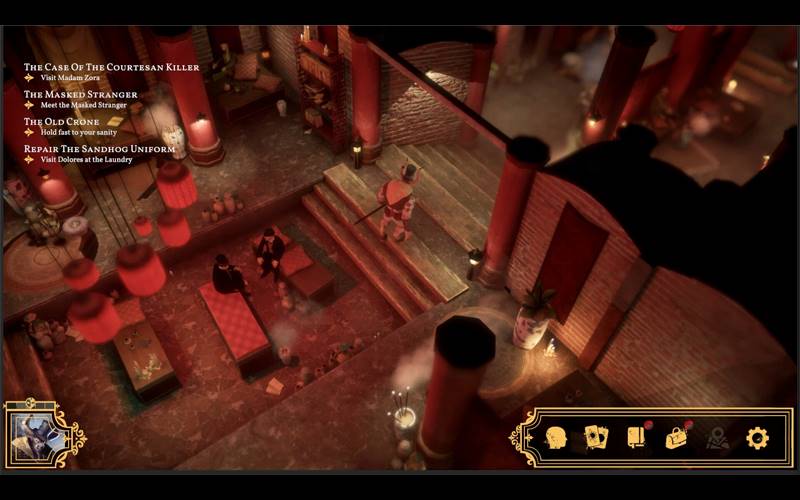Select Repair The Sandhog Uniform quest
The width and height of the screenshot is (800, 500).
tap(99, 149)
